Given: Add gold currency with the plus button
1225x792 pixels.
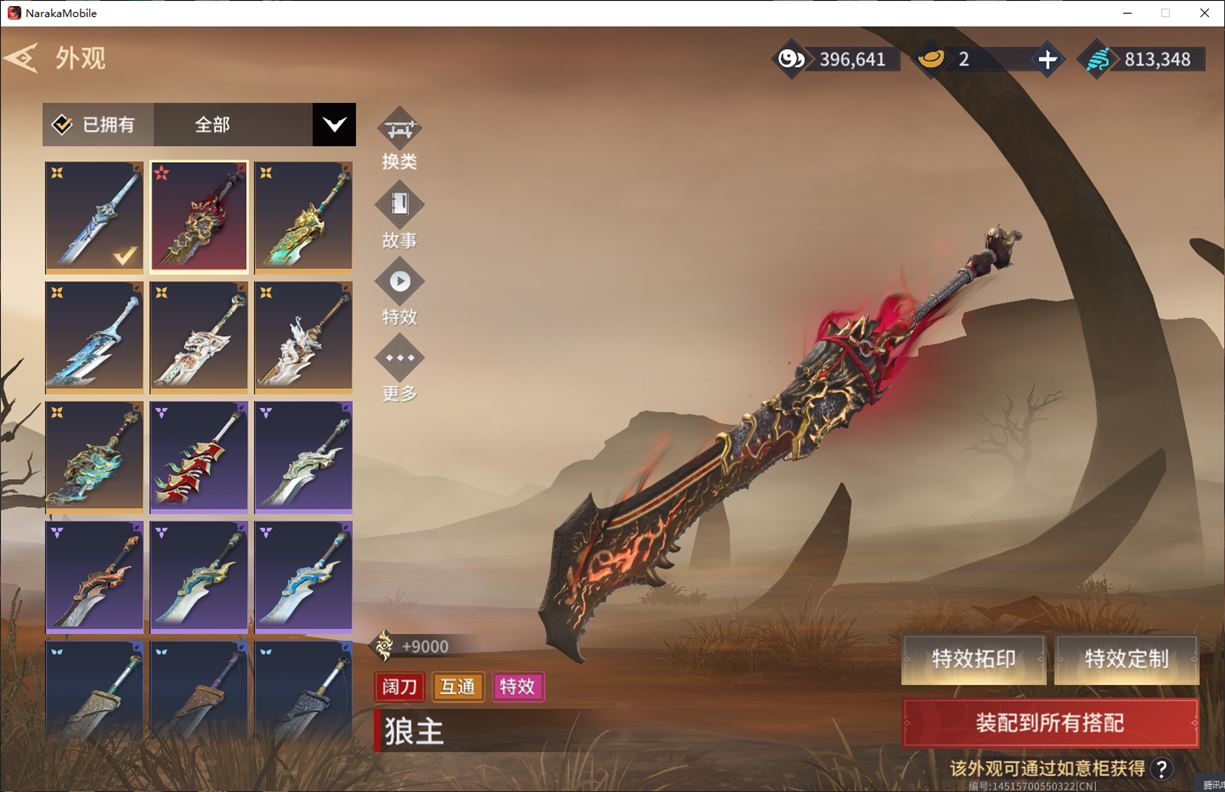Looking at the screenshot, I should coord(1047,60).
